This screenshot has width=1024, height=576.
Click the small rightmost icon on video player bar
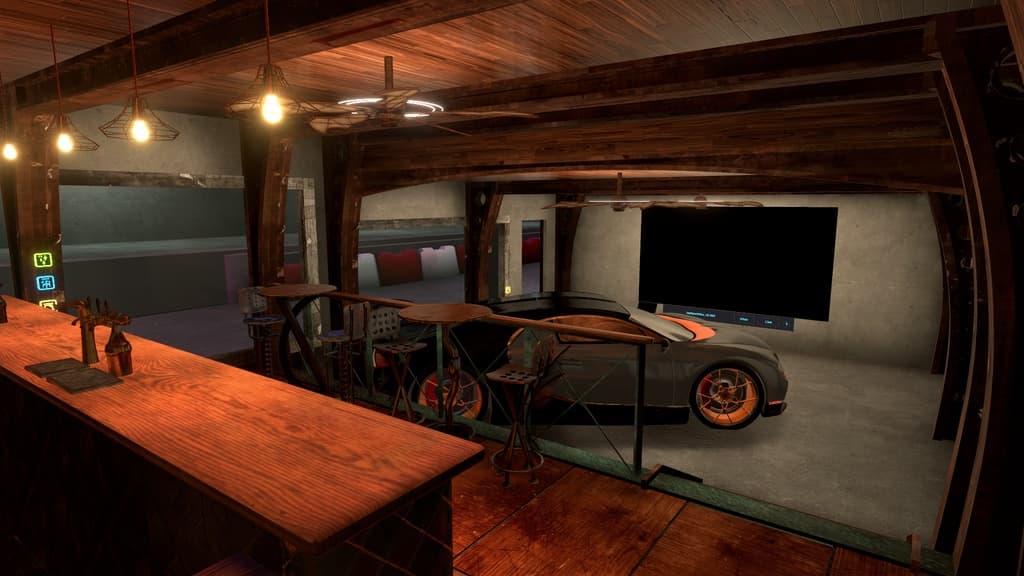pyautogui.click(x=788, y=323)
